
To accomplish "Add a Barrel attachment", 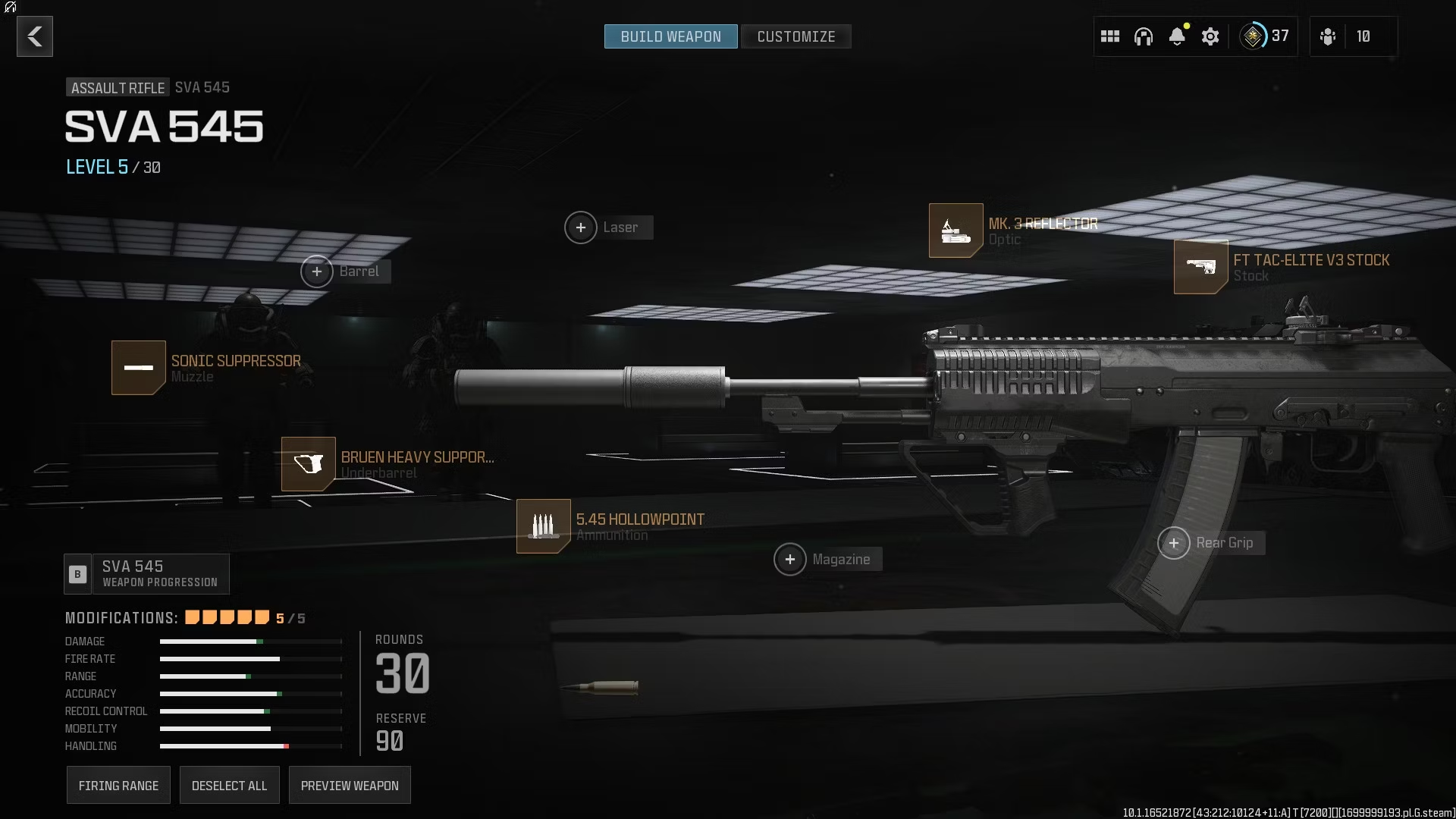I will 317,271.
